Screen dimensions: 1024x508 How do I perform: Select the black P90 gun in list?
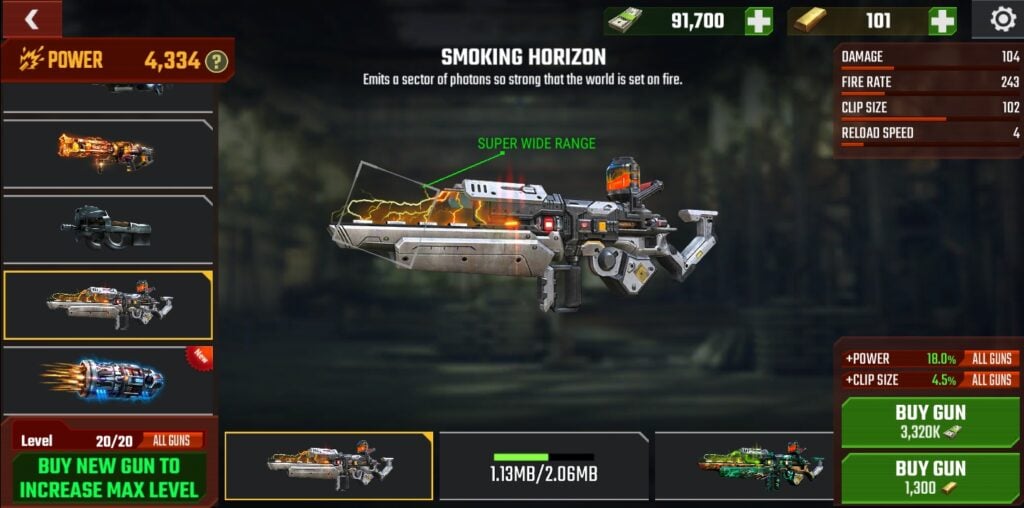click(107, 229)
